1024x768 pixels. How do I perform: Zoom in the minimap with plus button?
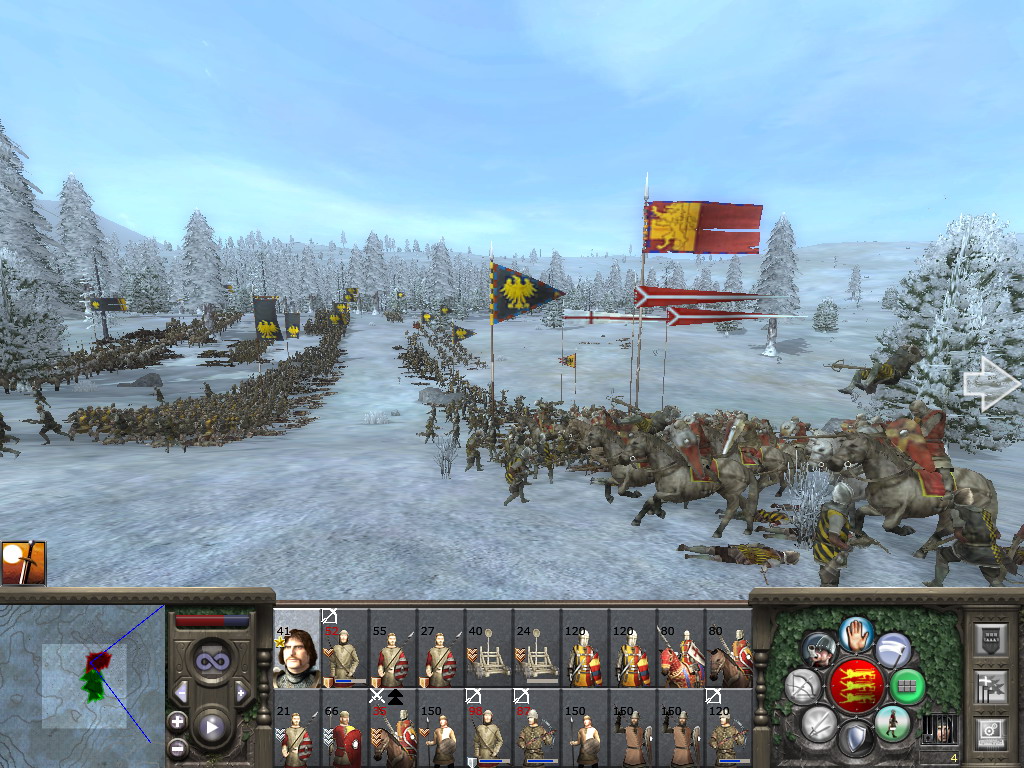point(177,721)
